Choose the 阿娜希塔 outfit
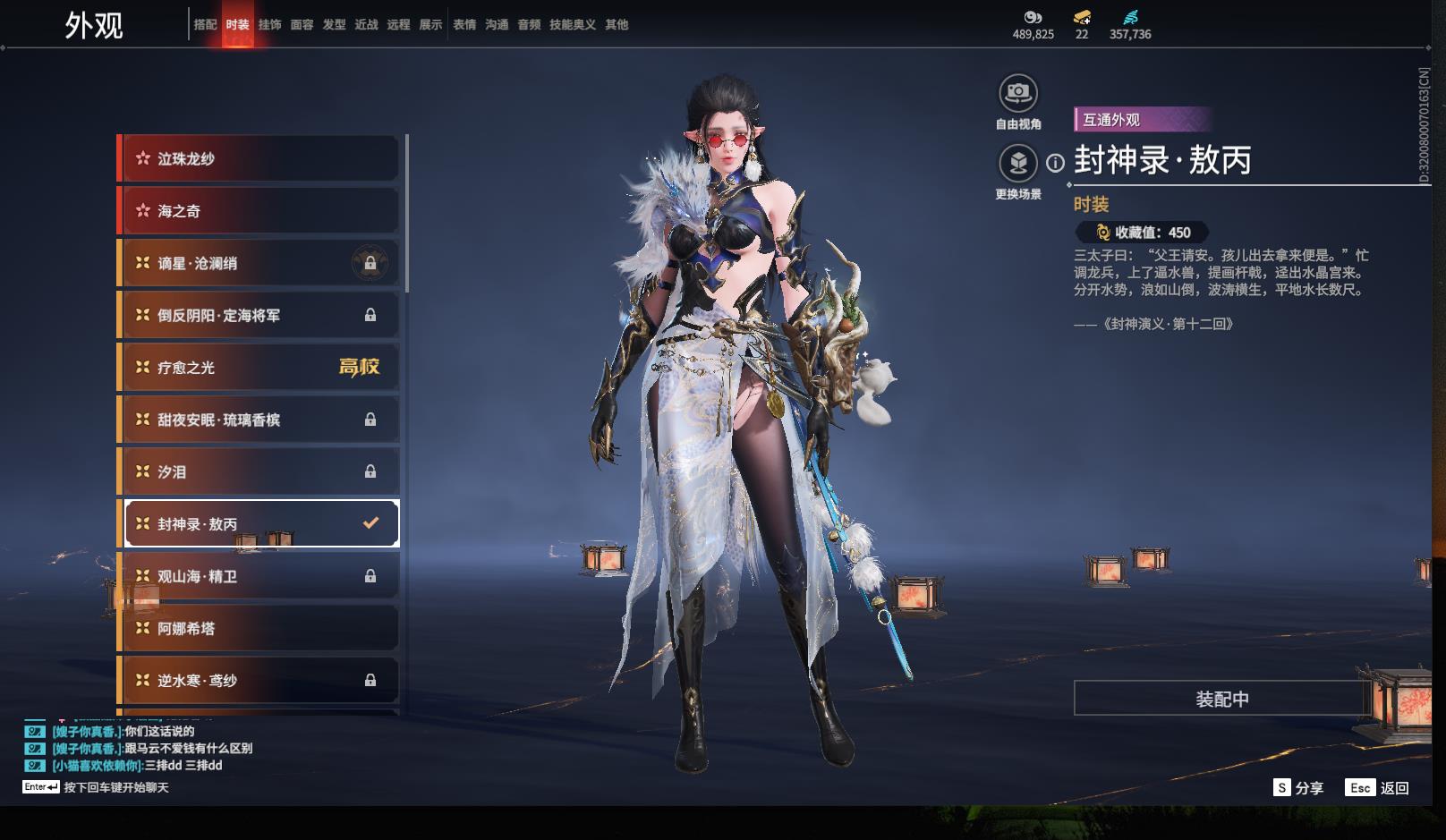This screenshot has height=840, width=1446. [x=259, y=628]
